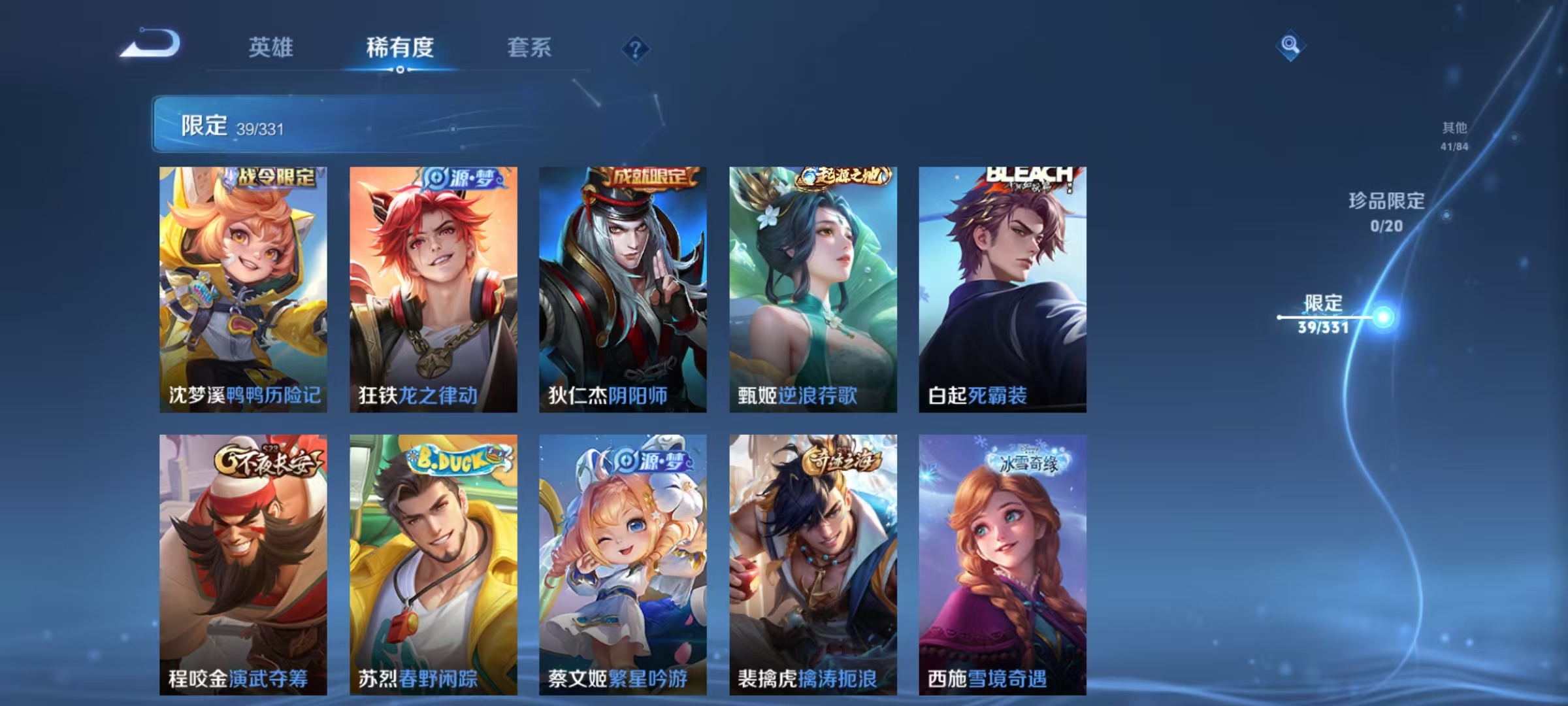Select the 稀有度 tab
Viewport: 1568px width, 706px height.
click(400, 47)
